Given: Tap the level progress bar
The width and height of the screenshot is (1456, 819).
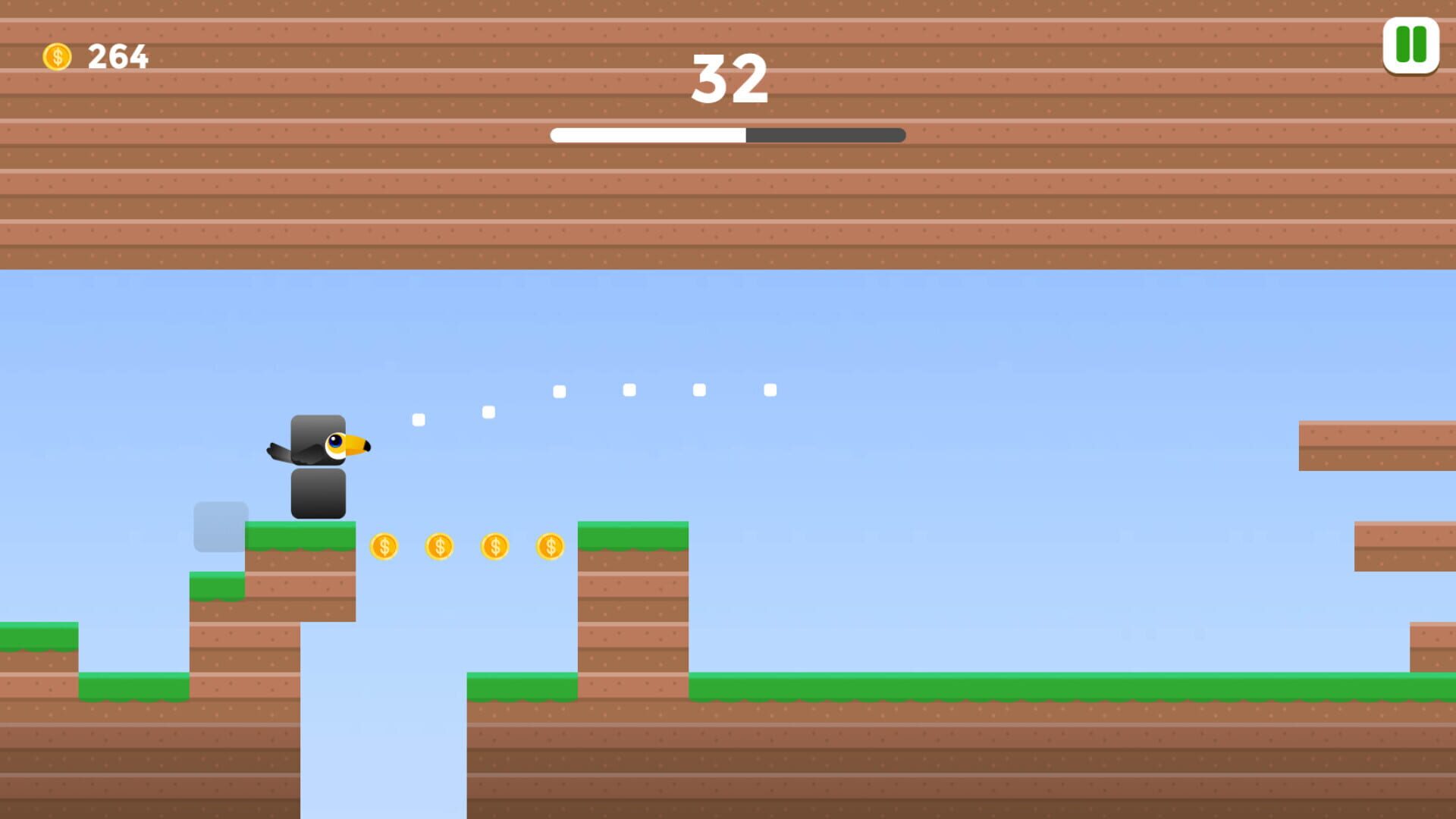Looking at the screenshot, I should (x=728, y=136).
